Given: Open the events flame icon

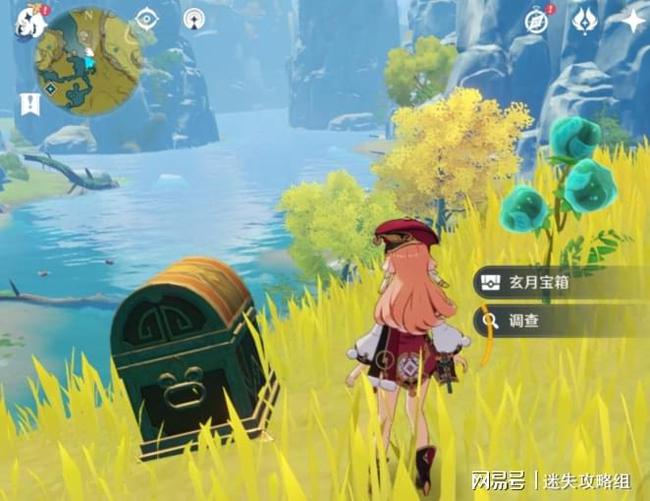Looking at the screenshot, I should [x=585, y=20].
